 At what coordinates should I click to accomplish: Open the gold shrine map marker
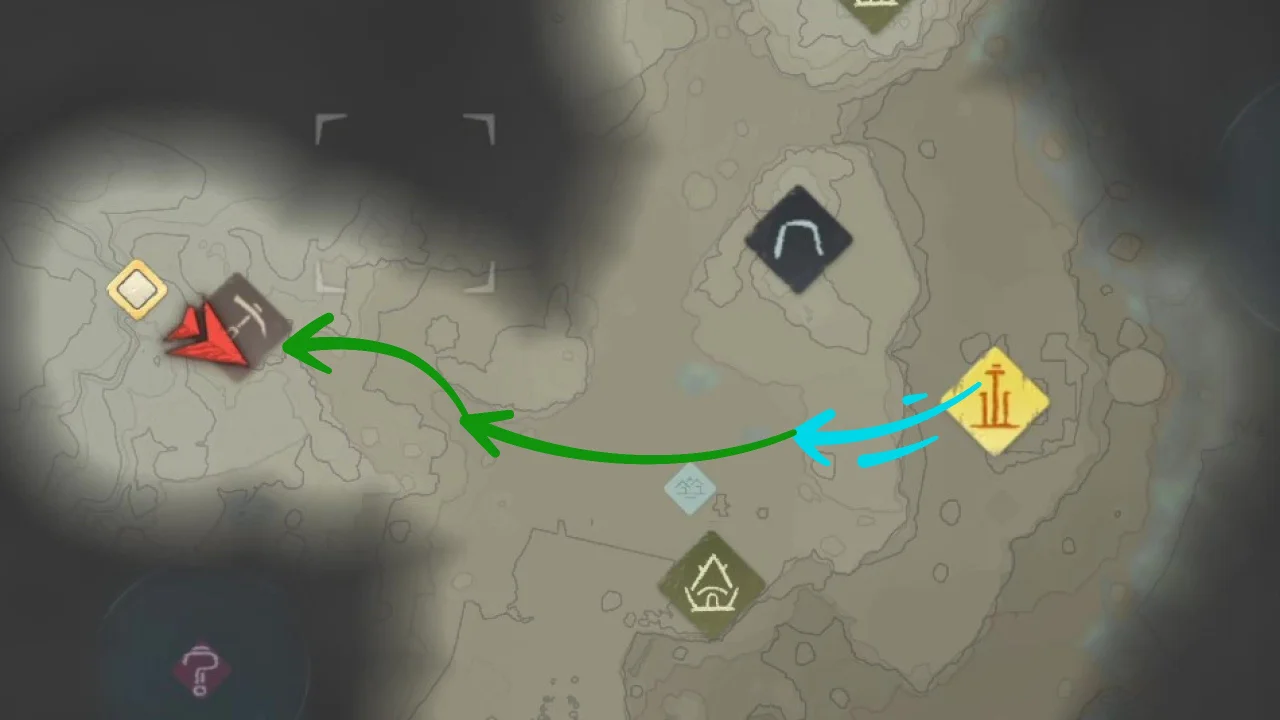(997, 399)
